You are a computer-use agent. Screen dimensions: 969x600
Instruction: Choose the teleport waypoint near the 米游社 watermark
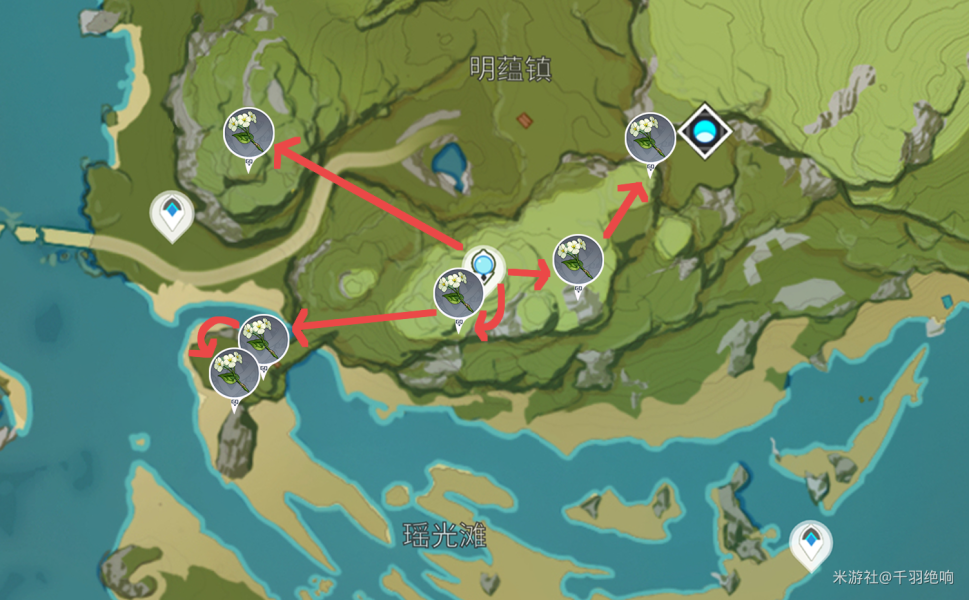coord(810,543)
